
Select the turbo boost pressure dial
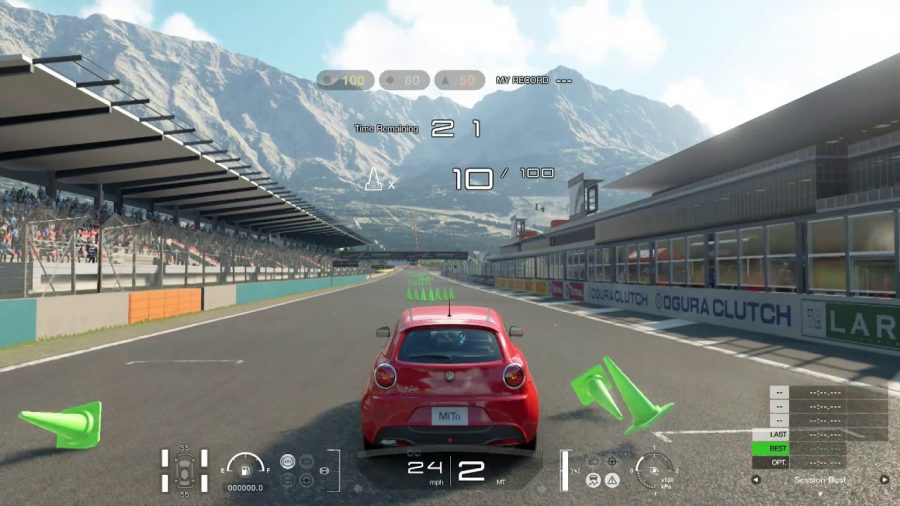[654, 468]
